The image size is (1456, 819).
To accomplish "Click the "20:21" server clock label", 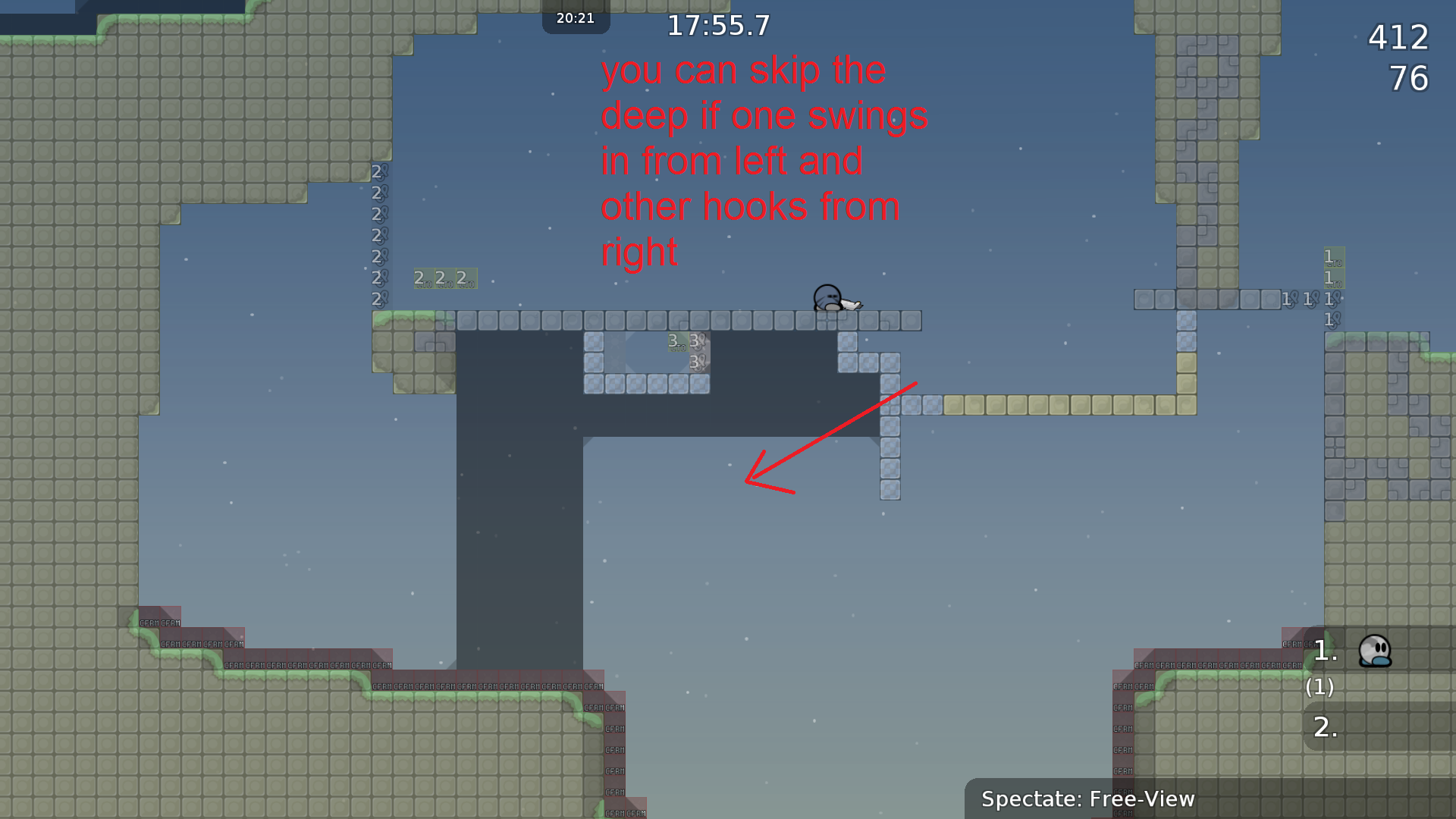I will [576, 18].
